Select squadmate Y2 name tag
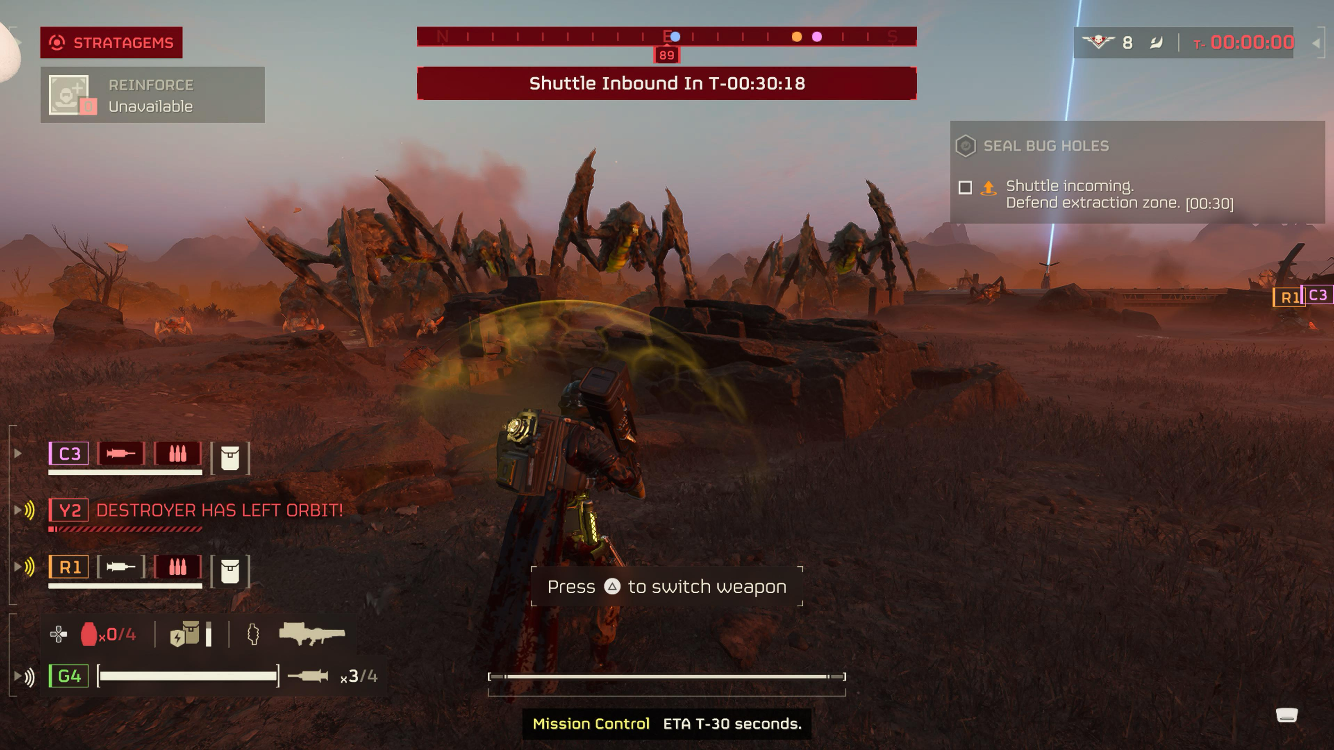The image size is (1334, 750). (69, 510)
